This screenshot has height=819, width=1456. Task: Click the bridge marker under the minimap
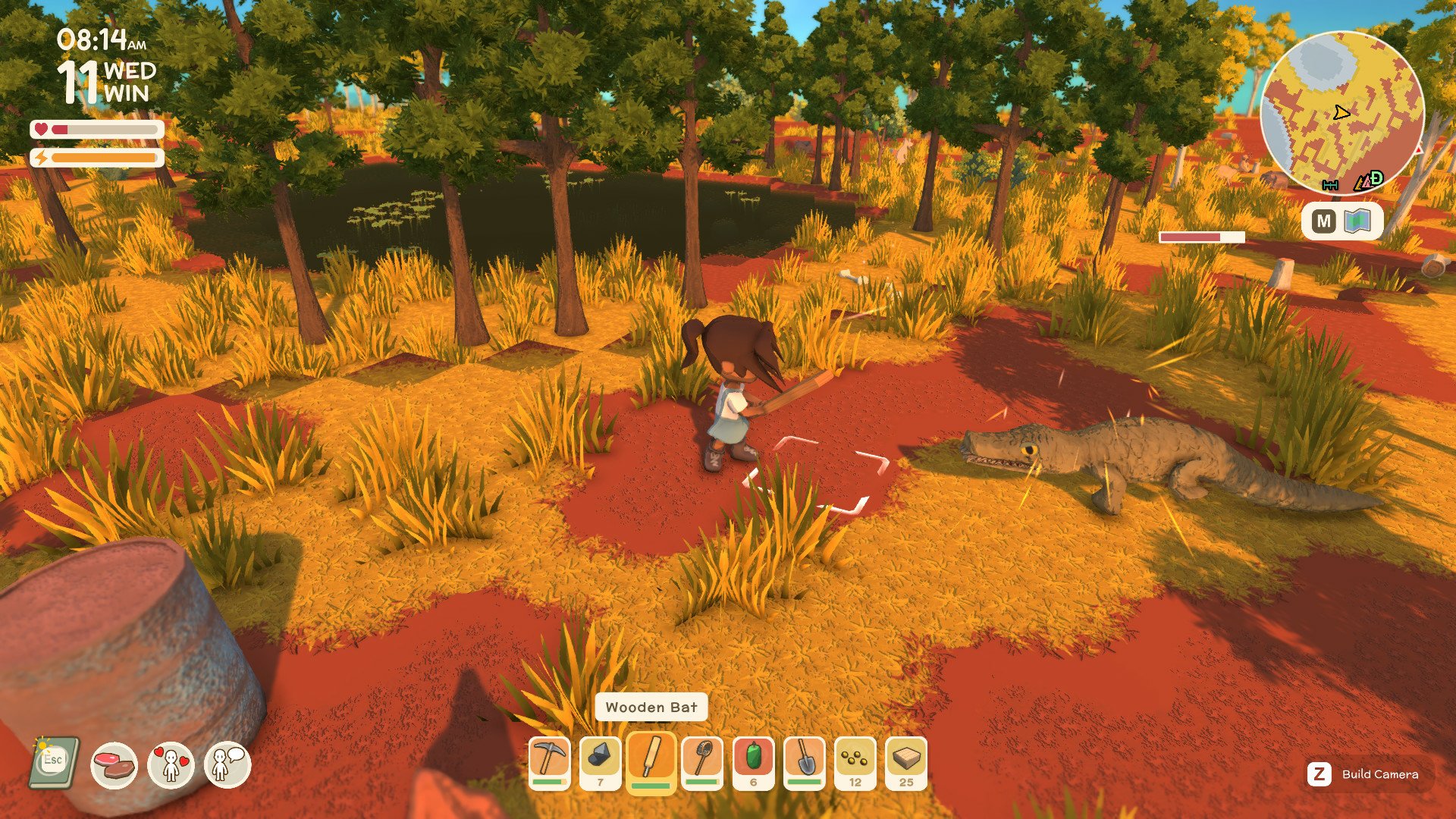click(x=1331, y=184)
